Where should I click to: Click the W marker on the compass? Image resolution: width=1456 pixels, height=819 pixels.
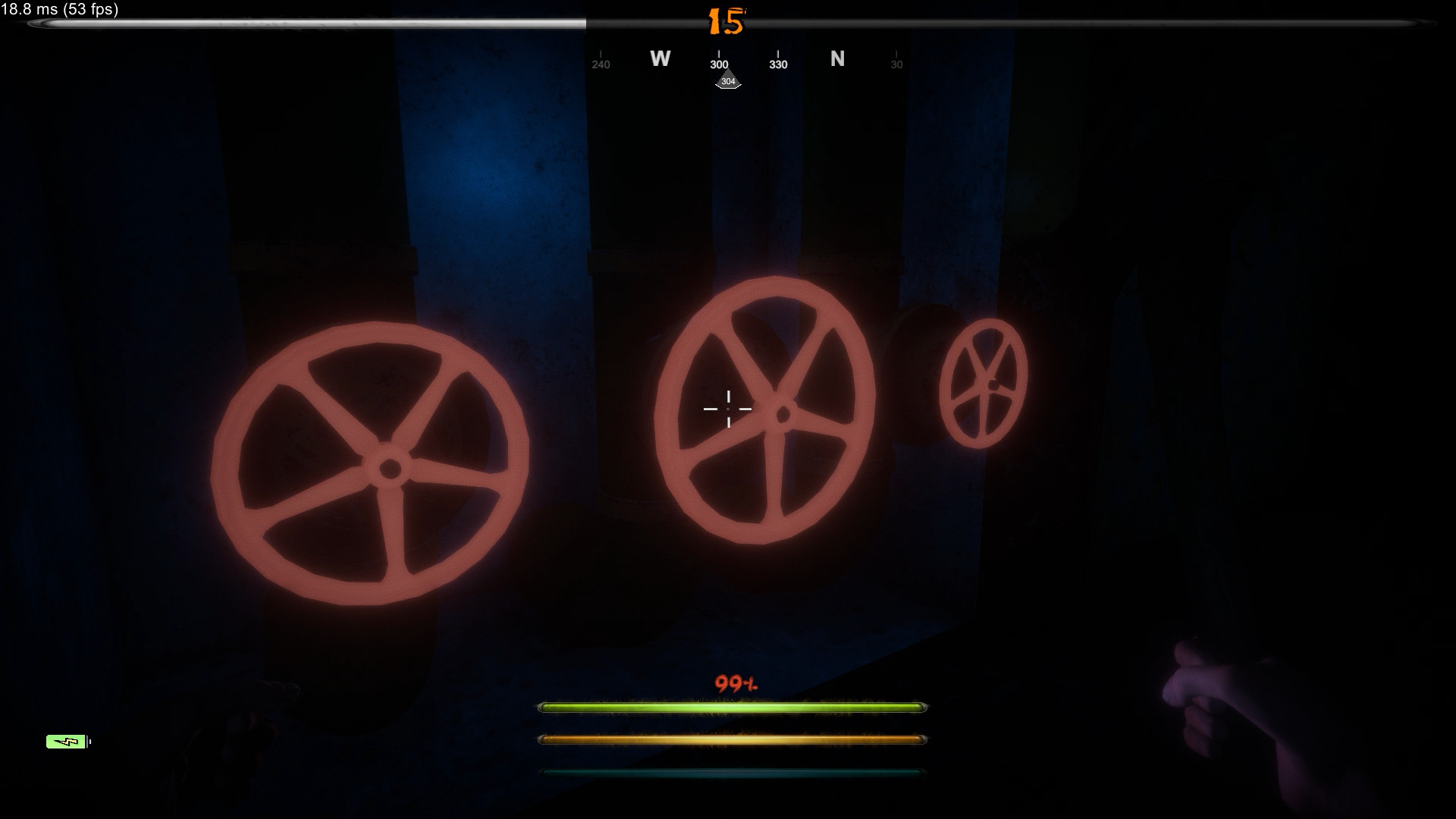(660, 59)
